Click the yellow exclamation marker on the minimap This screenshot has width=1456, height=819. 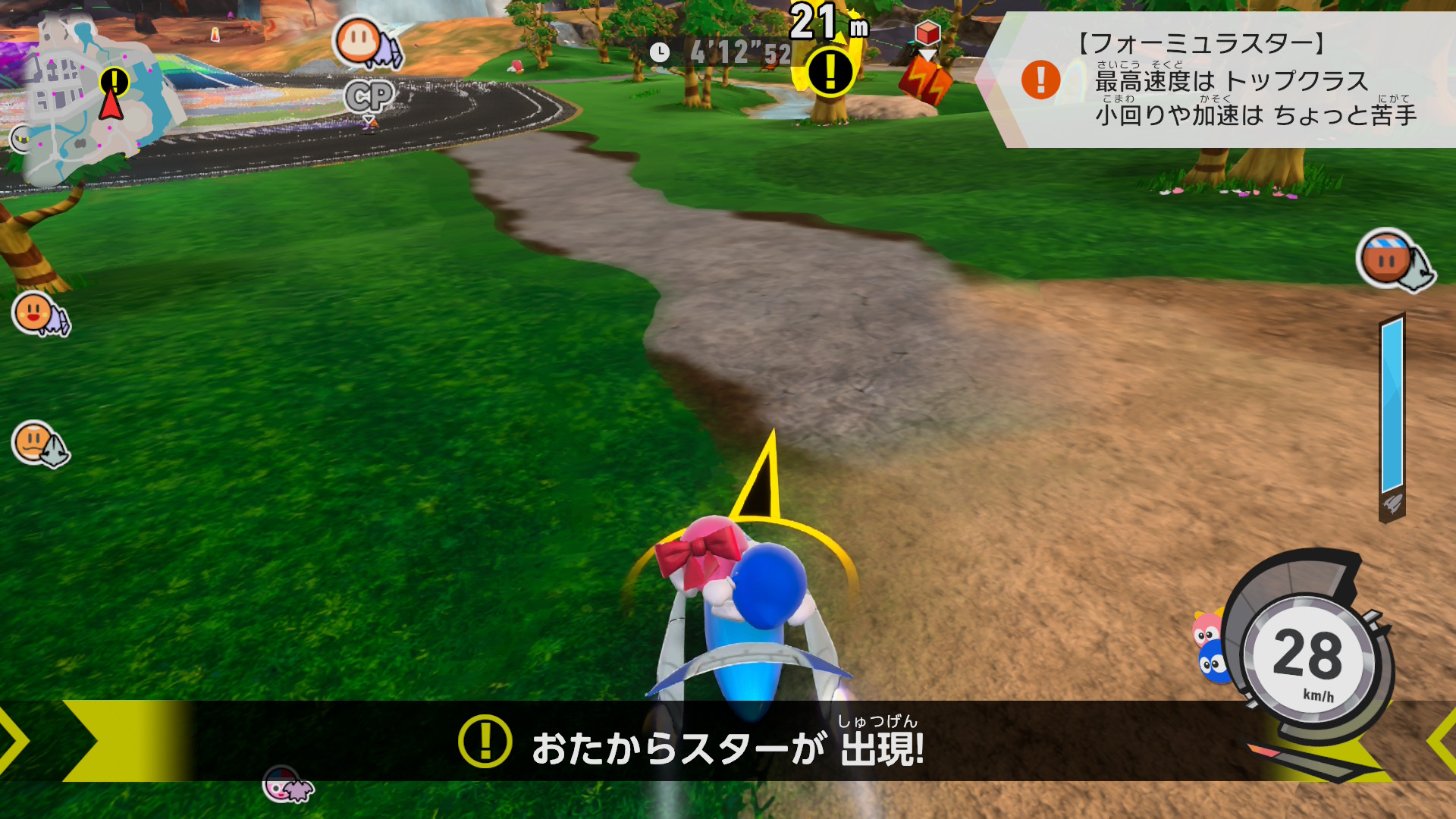pyautogui.click(x=115, y=80)
